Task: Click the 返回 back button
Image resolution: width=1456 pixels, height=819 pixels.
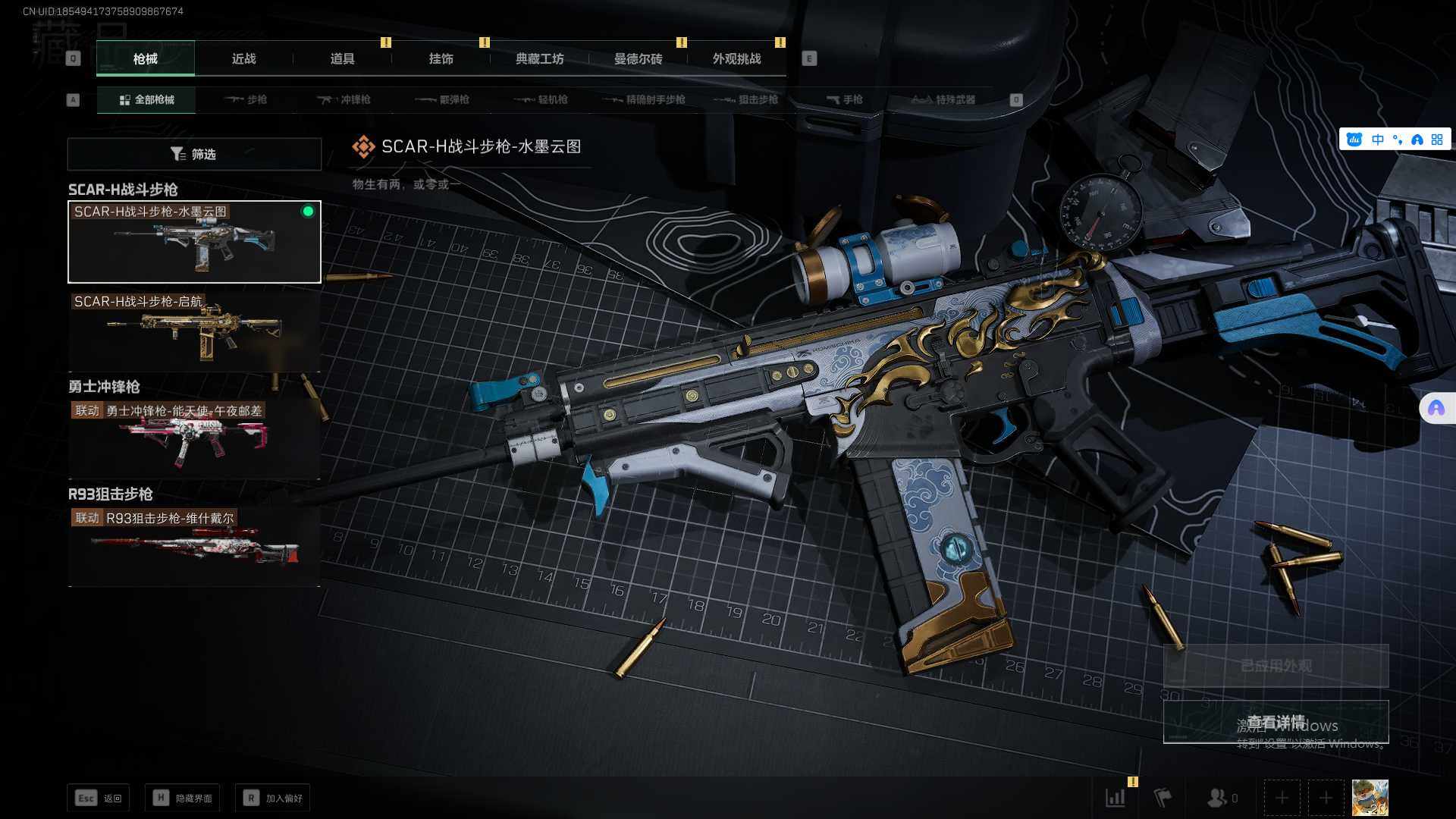Action: click(x=99, y=798)
